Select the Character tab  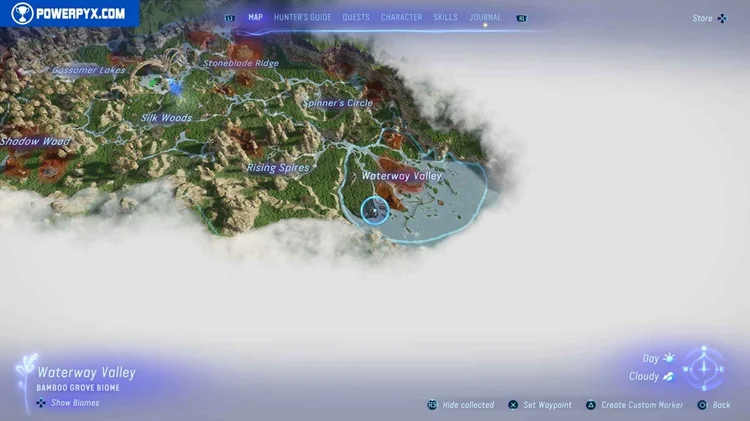pyautogui.click(x=401, y=17)
